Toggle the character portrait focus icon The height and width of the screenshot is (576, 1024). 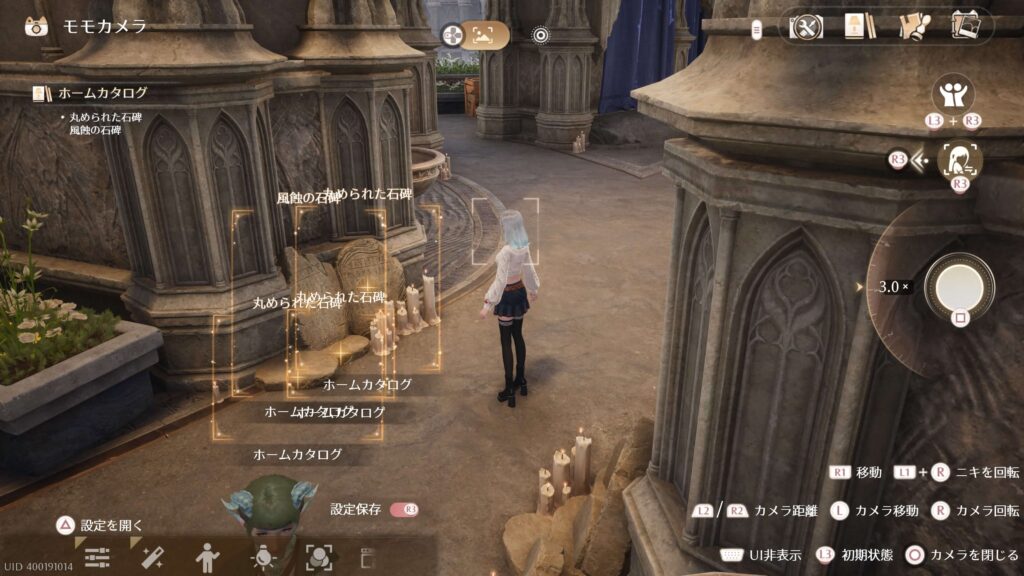tap(960, 160)
